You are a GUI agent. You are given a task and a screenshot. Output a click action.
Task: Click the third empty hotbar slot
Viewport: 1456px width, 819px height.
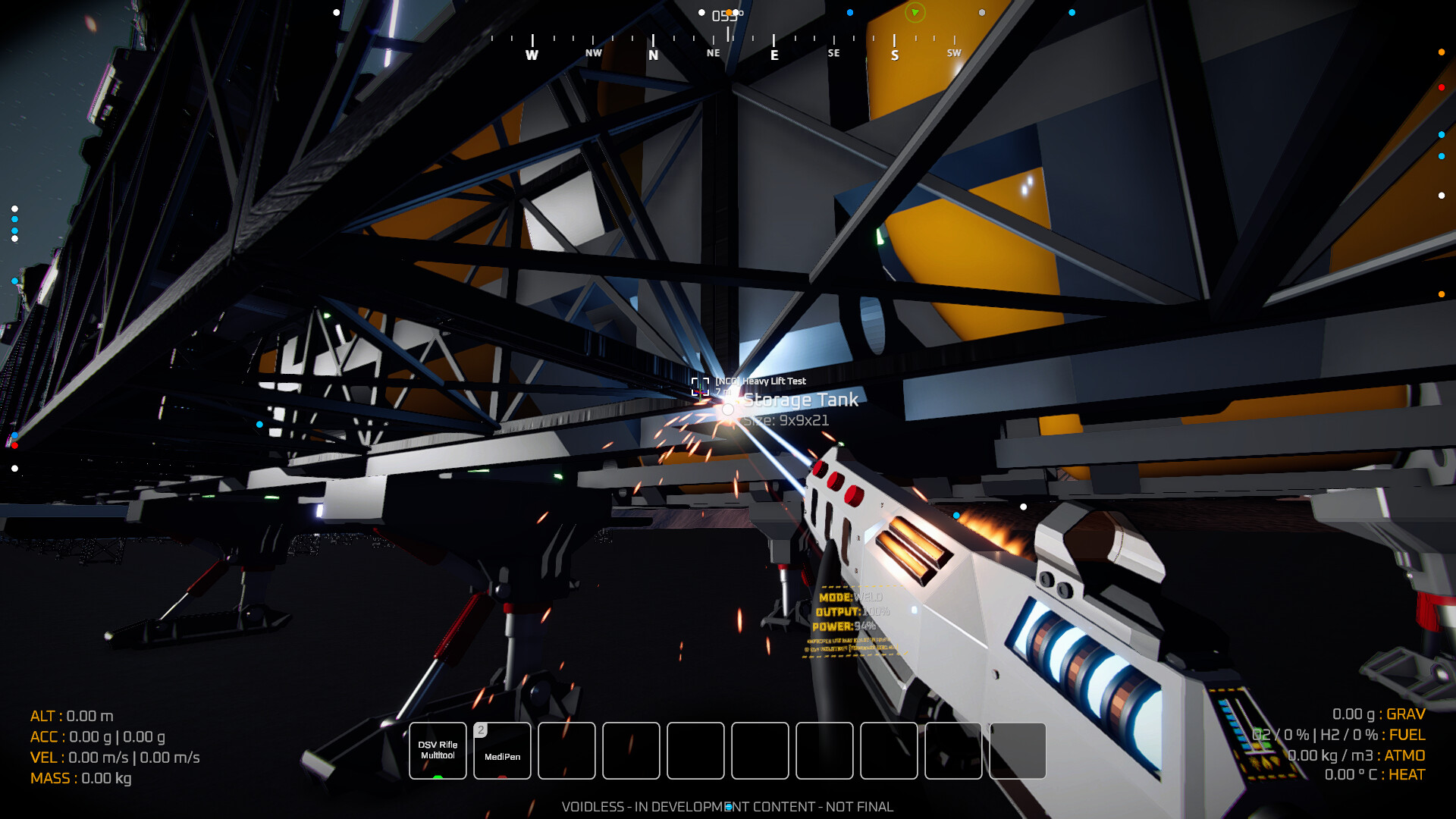(x=695, y=750)
